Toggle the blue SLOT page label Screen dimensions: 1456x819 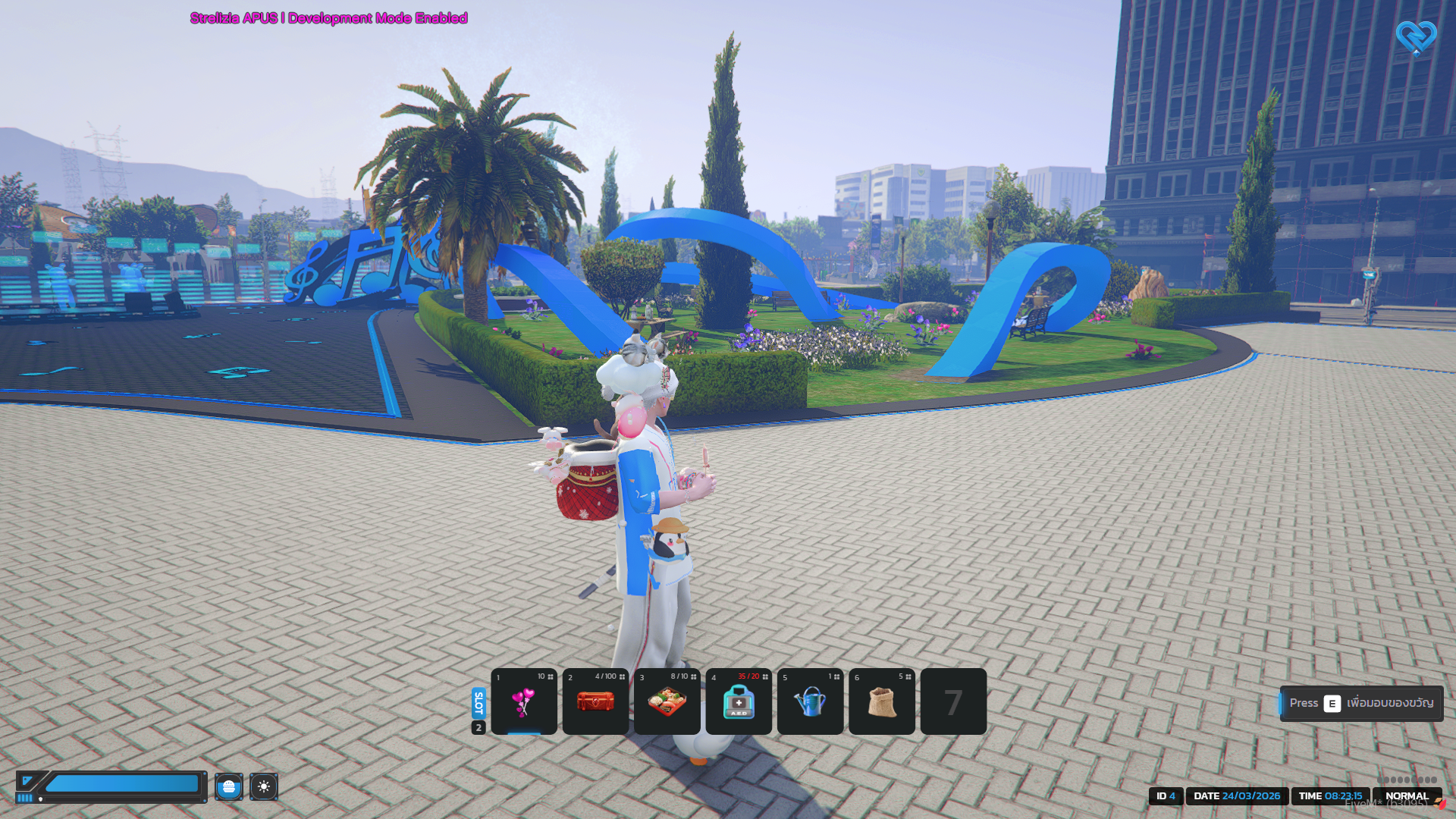coord(479,703)
